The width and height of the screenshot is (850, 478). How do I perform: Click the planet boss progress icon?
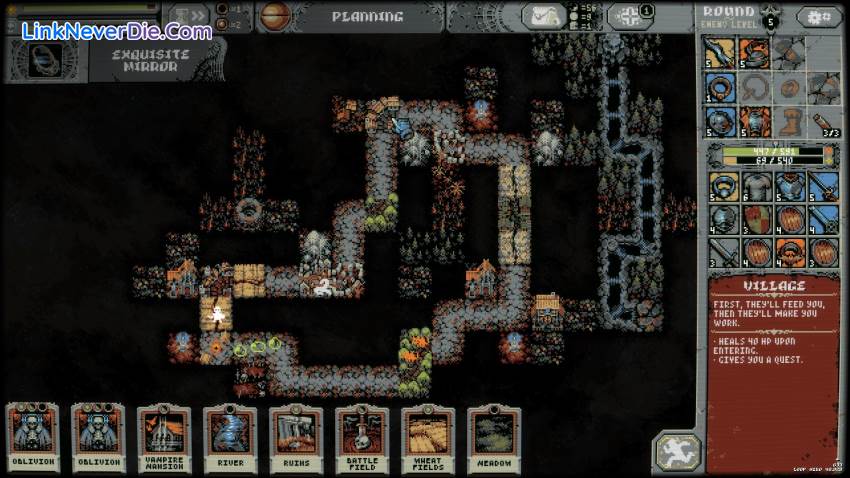click(x=274, y=16)
